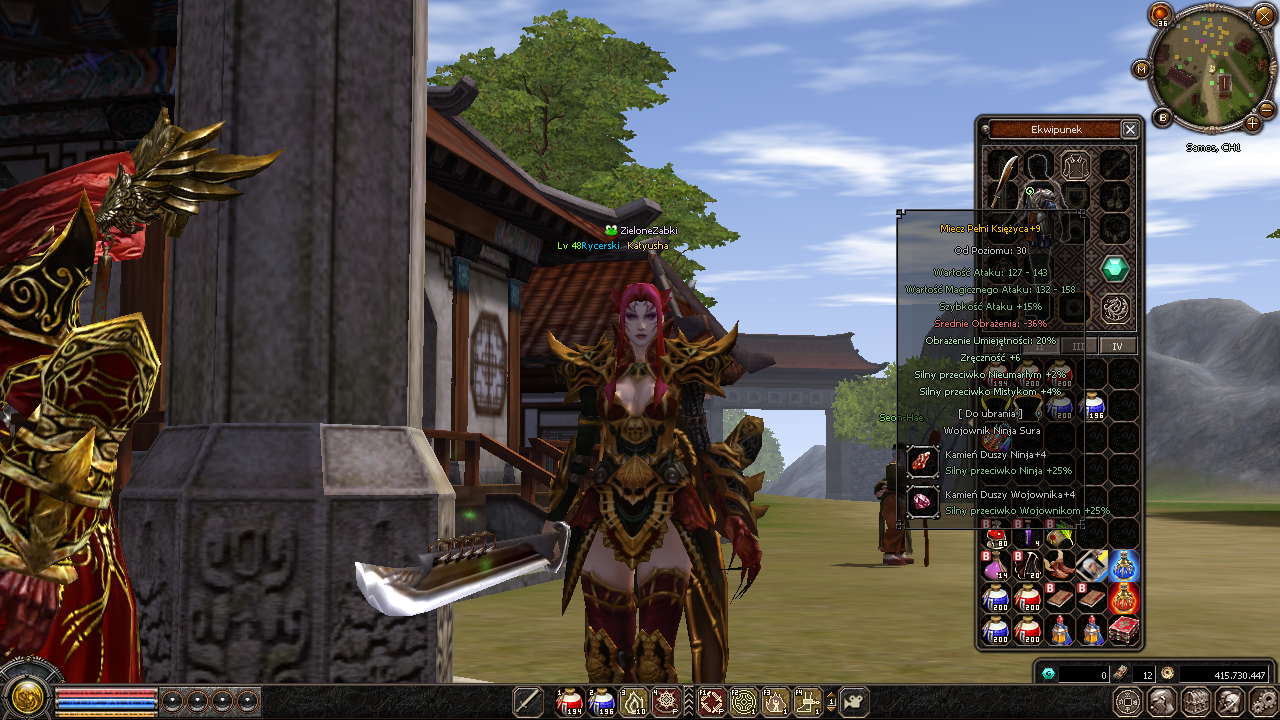Toggle the camera mode button on the hotbar
Screen dimensions: 1280x720
click(853, 702)
